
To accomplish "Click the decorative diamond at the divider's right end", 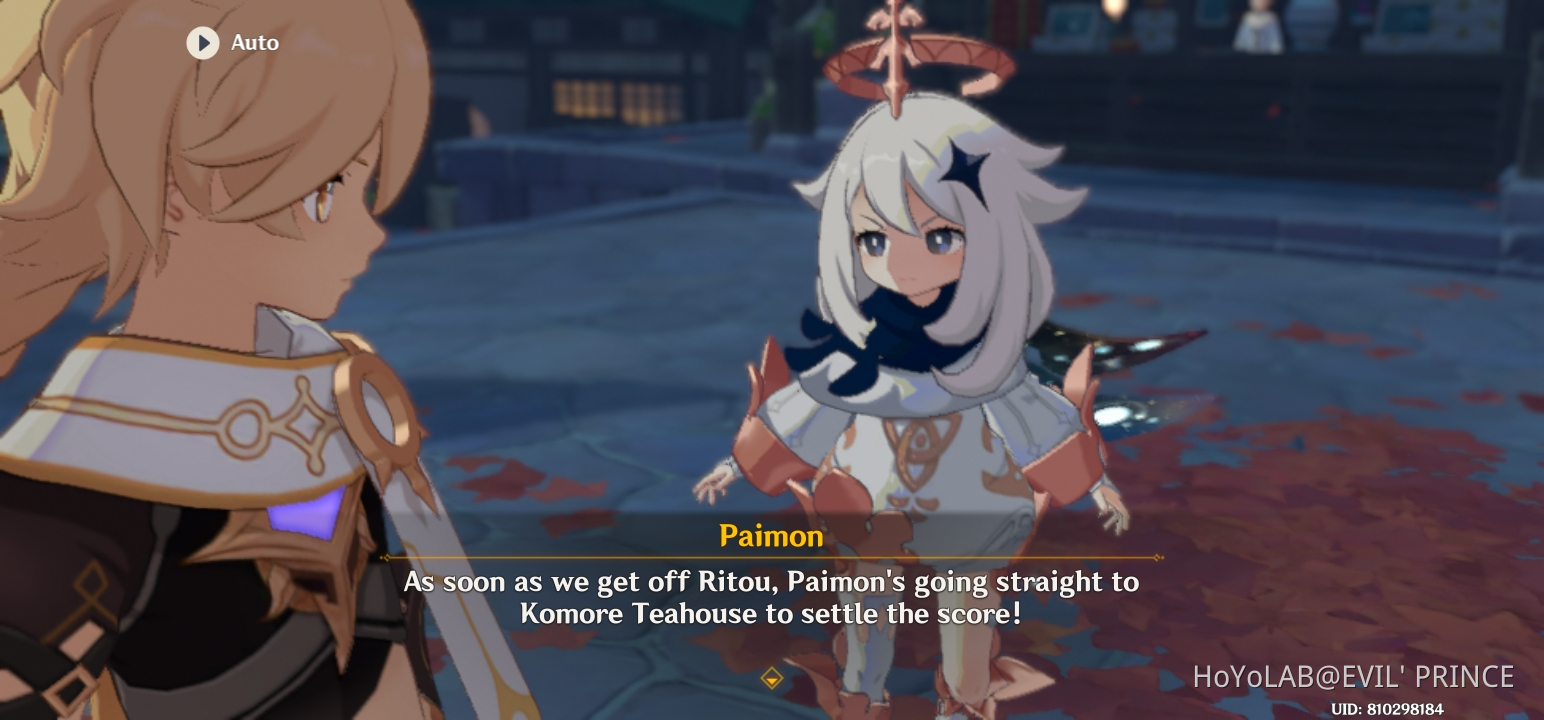I will tap(1157, 558).
